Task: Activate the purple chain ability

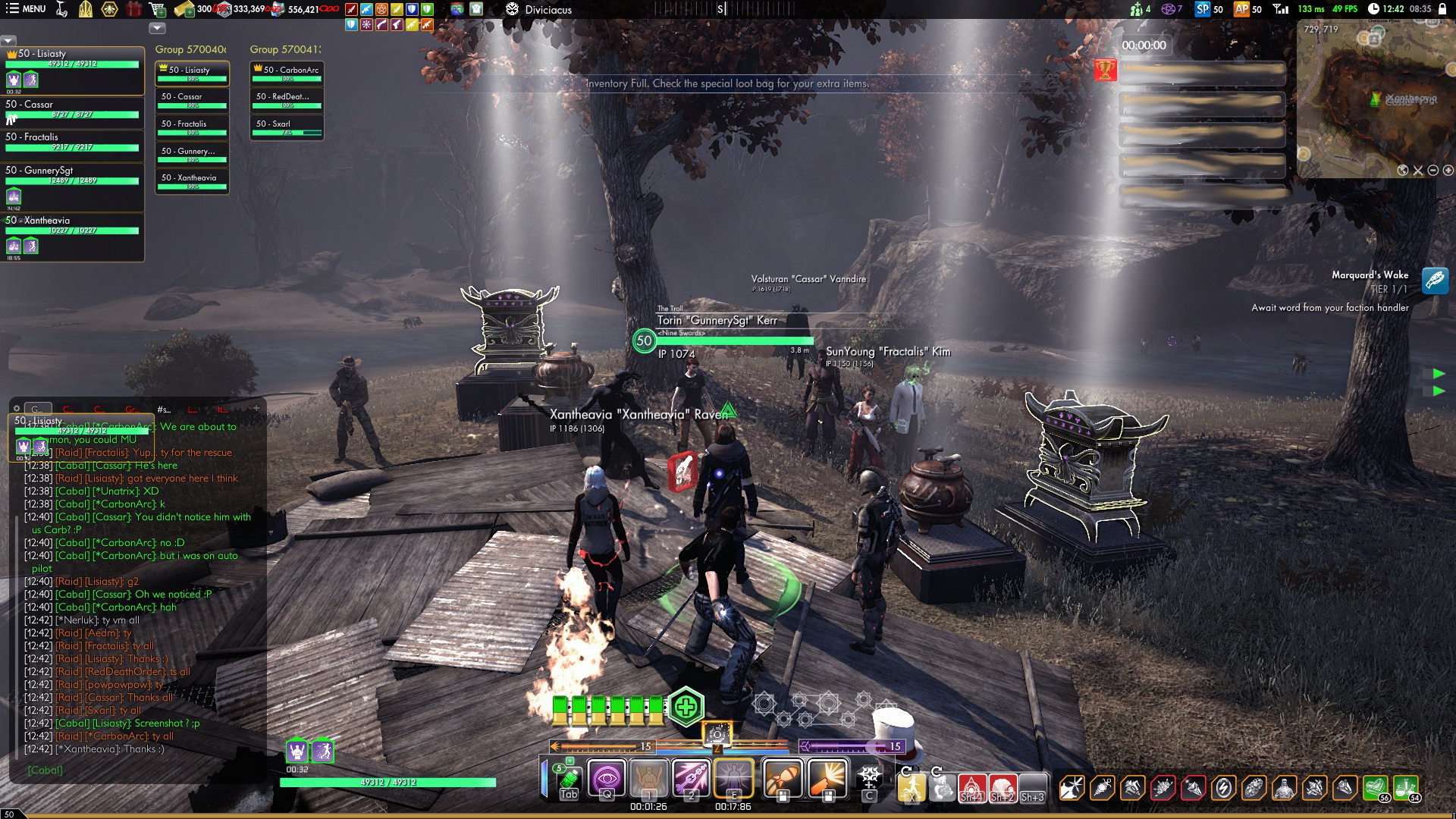Action: click(x=691, y=778)
